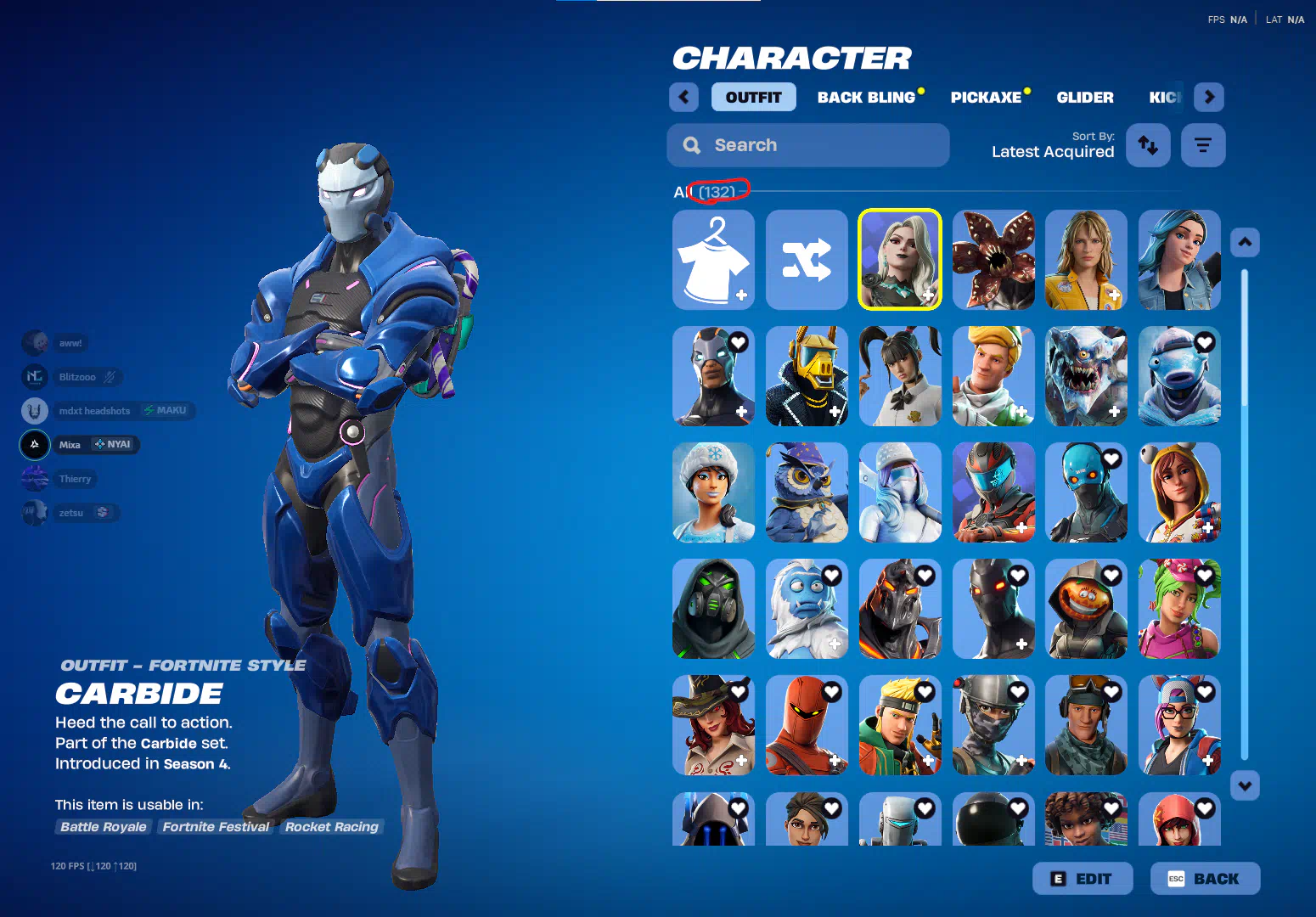The image size is (1316, 917).
Task: Switch to the Back Bling tab
Action: point(866,98)
